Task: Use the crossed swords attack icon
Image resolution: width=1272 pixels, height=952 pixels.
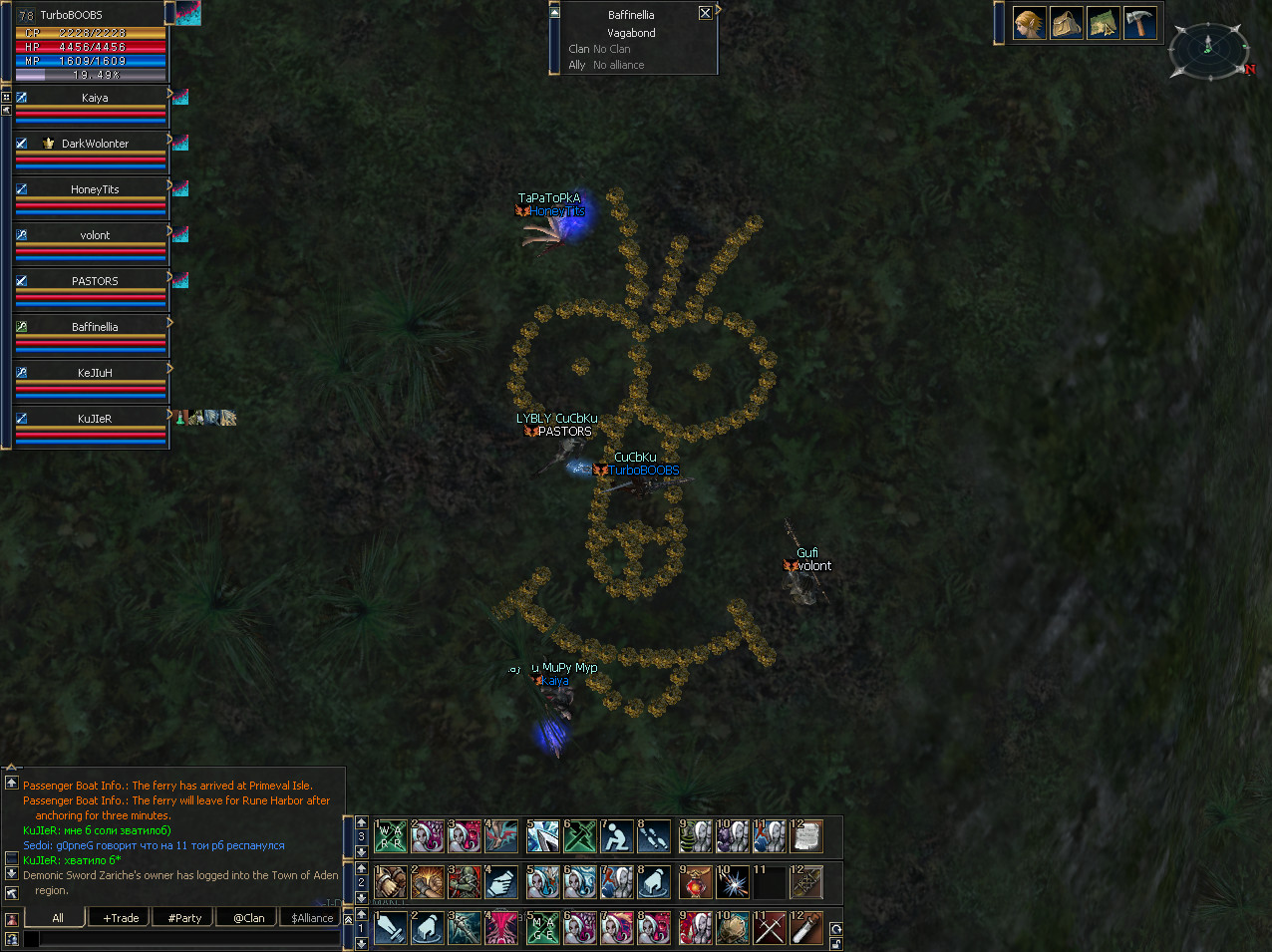Action: (x=770, y=928)
